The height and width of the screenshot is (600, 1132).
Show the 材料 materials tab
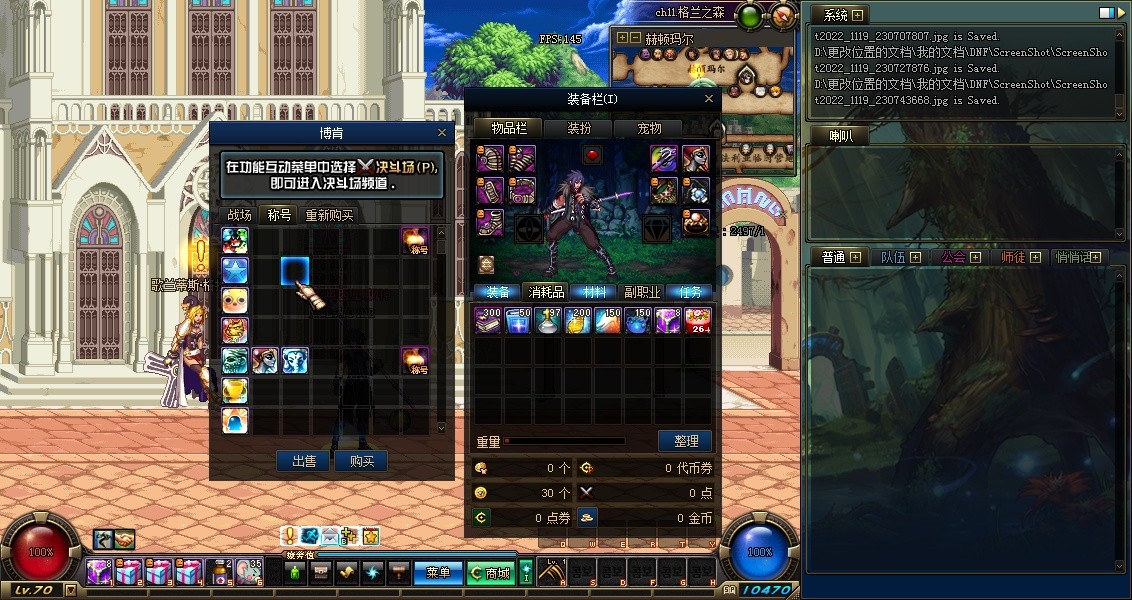596,292
